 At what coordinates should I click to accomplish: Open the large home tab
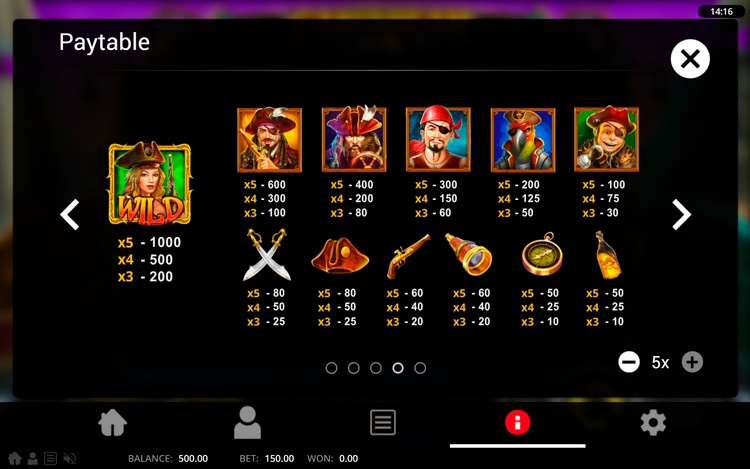point(113,423)
